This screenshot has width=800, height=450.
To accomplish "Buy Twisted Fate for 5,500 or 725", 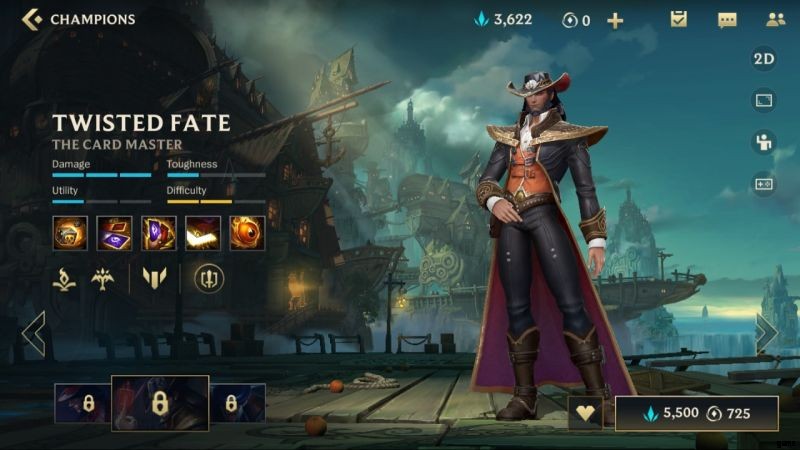I will click(696, 413).
